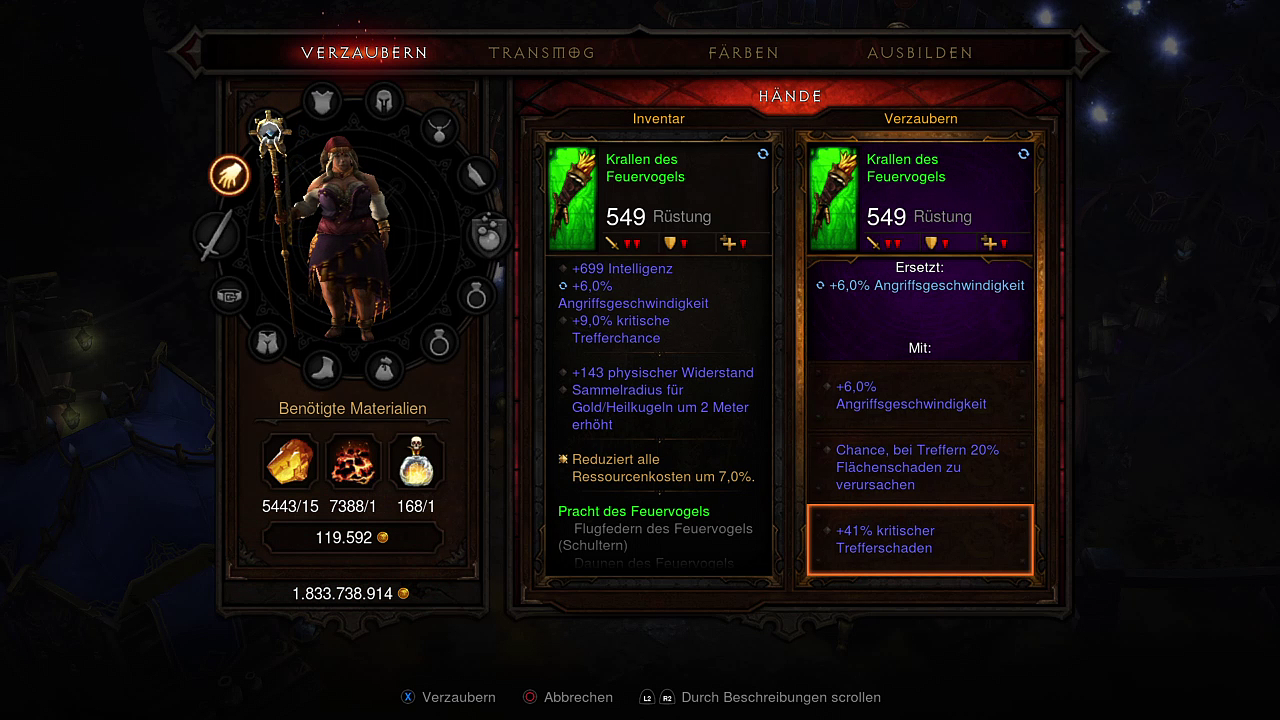Choose the +41% kritischer Trefferschaden option
This screenshot has width=1280, height=720.
[919, 540]
